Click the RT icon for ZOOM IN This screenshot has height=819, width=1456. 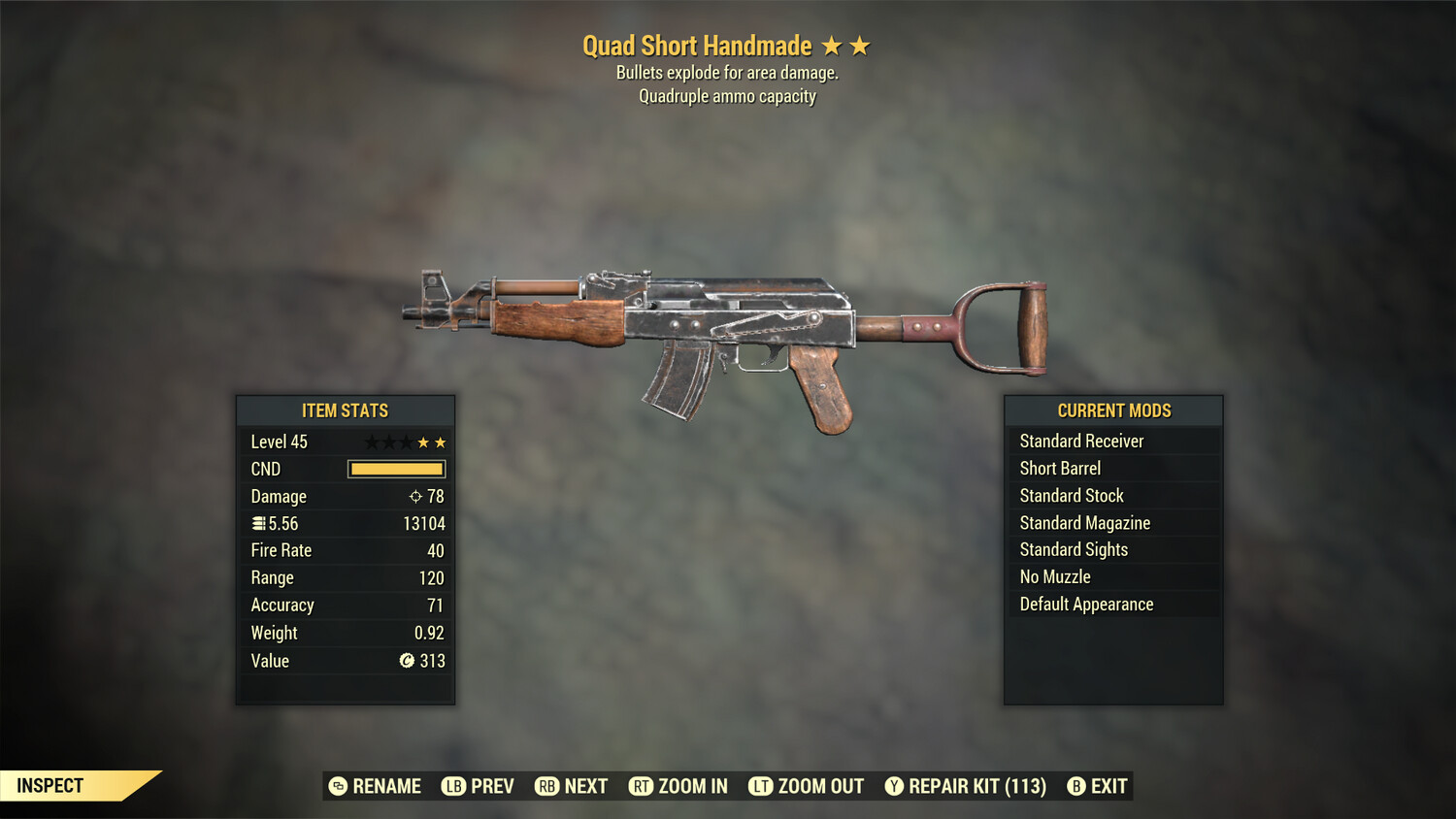pos(642,786)
